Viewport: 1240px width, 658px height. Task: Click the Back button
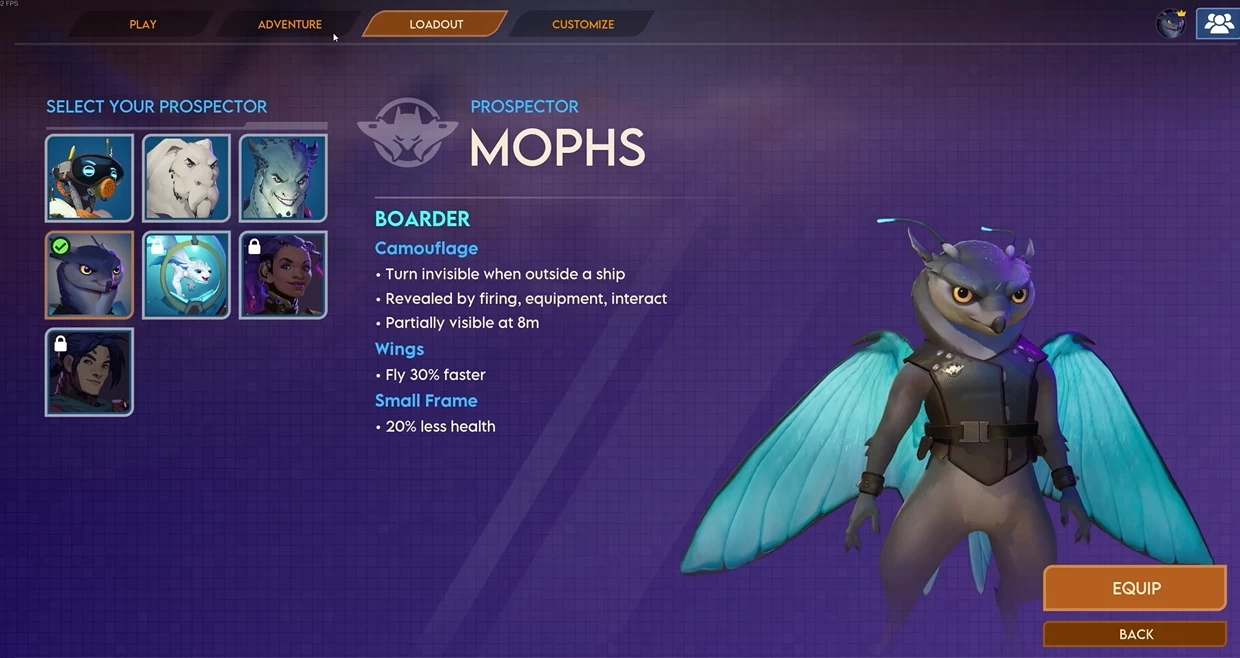1135,634
